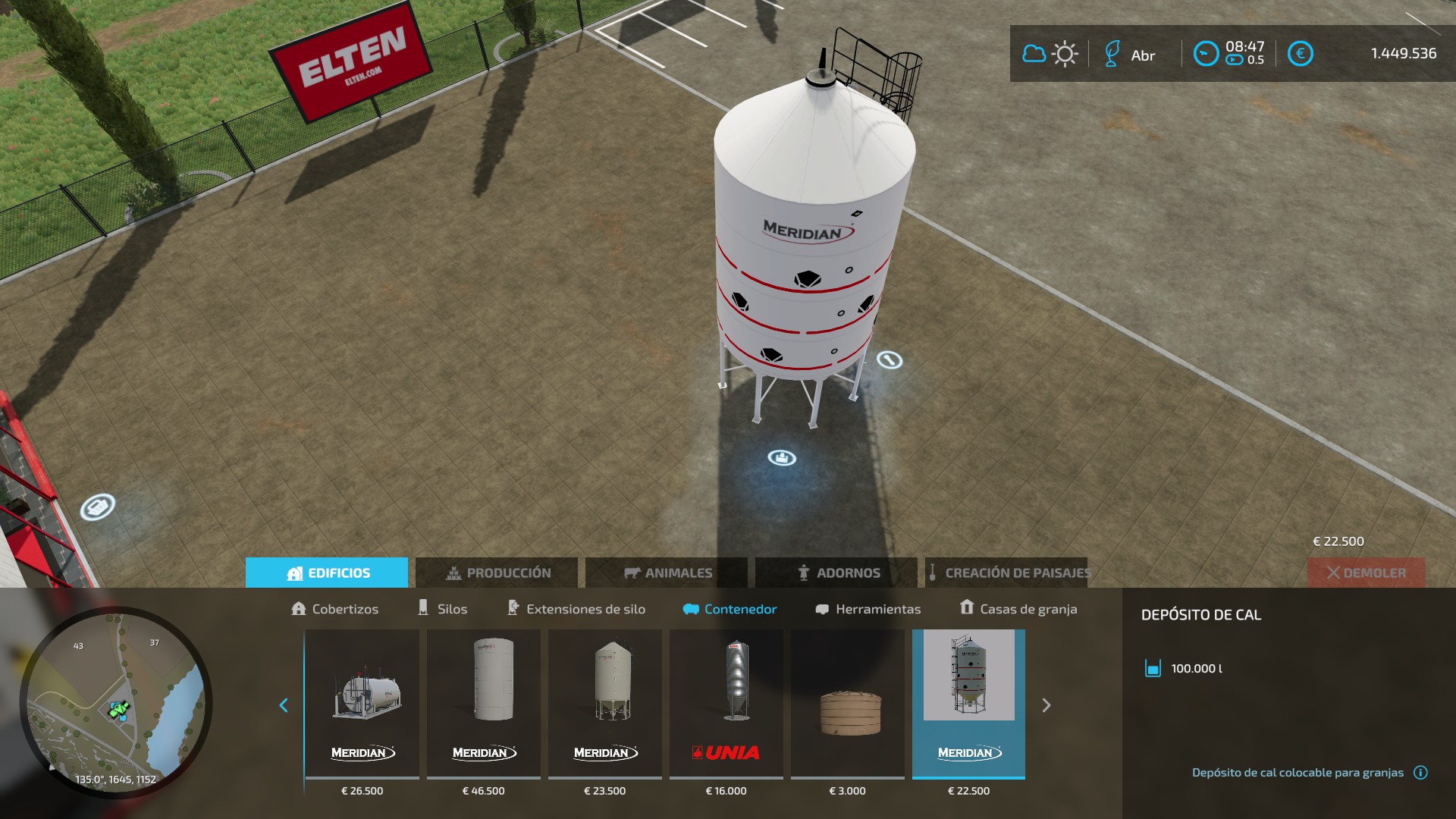Open the Herramientas subcategory
The height and width of the screenshot is (819, 1456).
868,609
